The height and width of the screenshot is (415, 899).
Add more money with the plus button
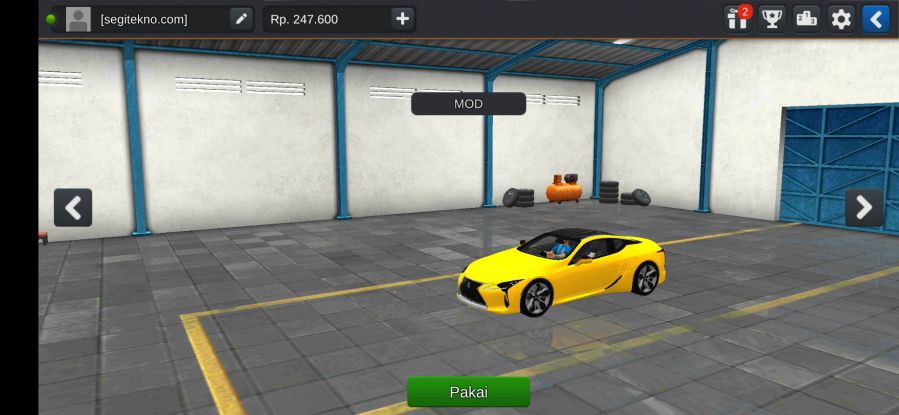coord(402,19)
